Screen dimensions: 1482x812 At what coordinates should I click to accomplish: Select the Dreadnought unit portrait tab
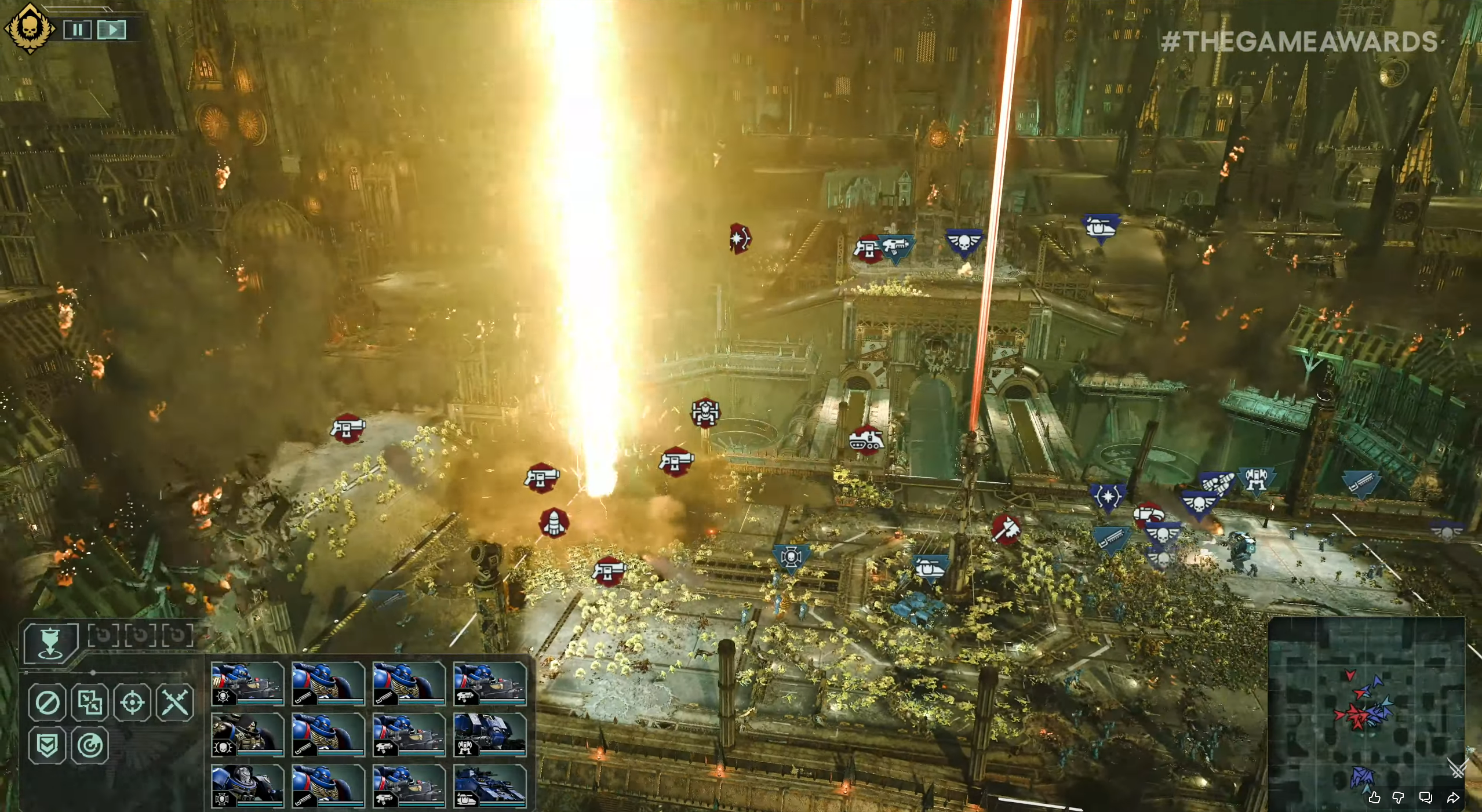pos(490,735)
